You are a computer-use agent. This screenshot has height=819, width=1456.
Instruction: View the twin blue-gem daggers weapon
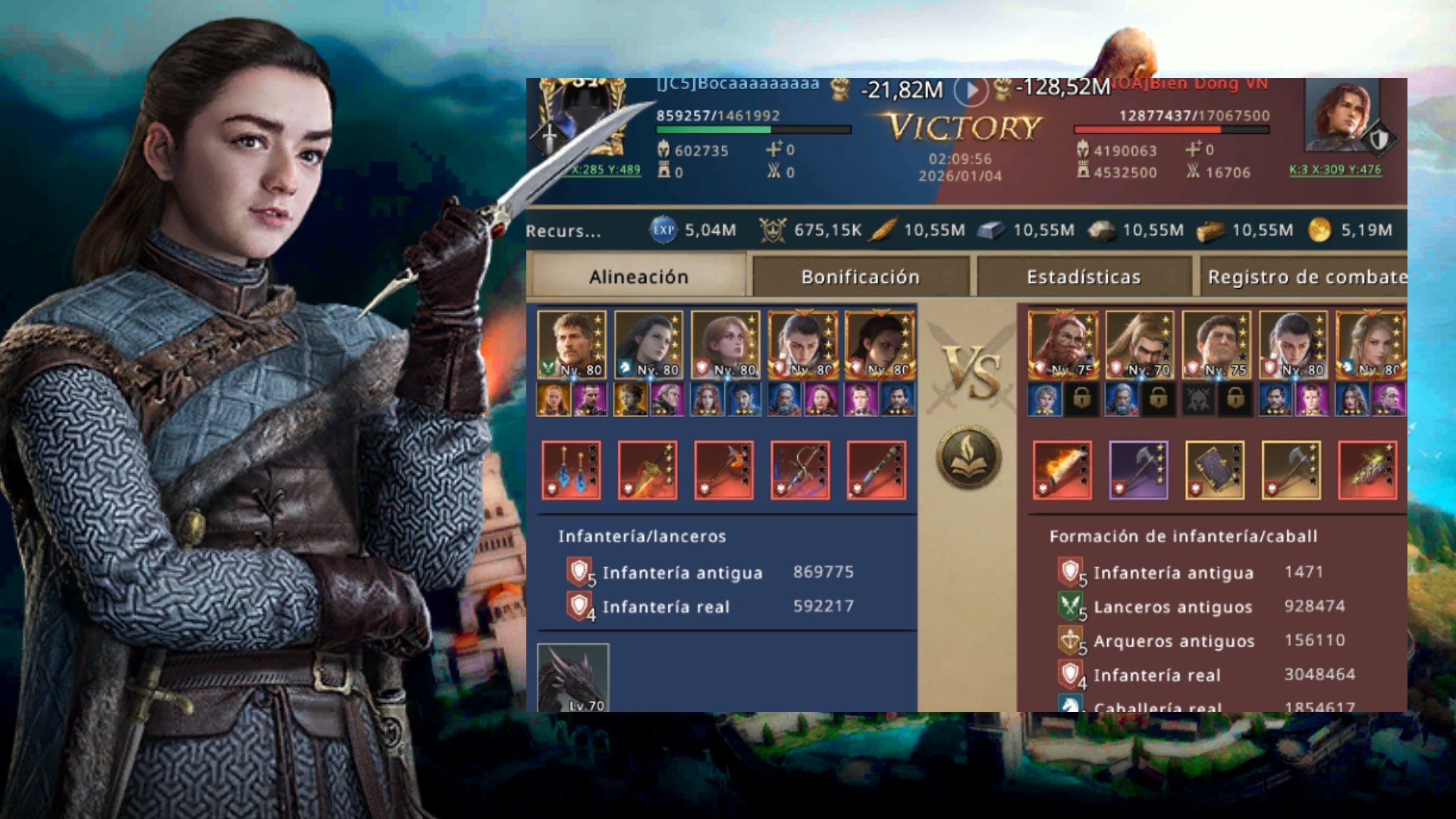pos(571,470)
